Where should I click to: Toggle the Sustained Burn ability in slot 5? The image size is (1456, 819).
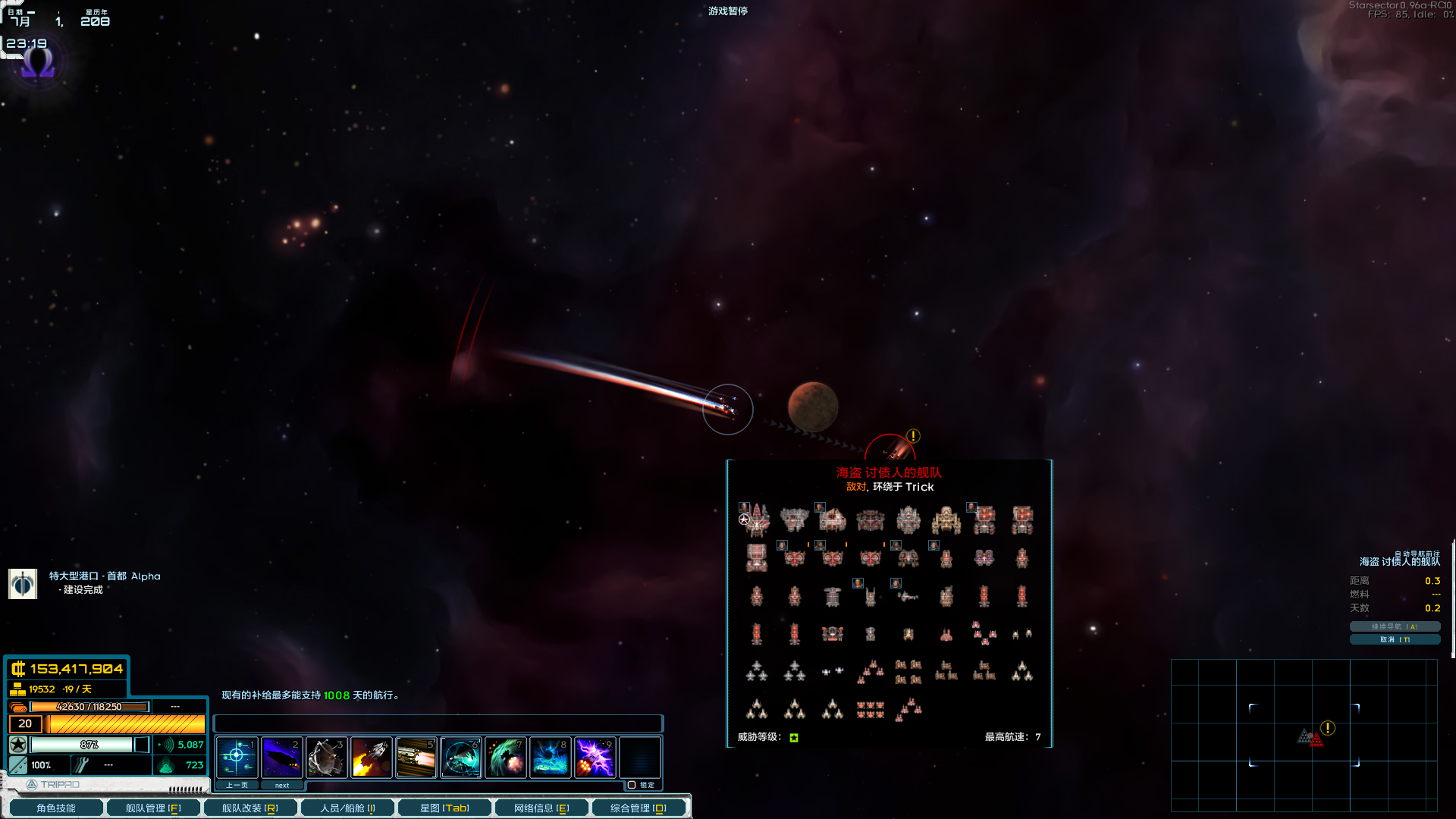[x=415, y=757]
